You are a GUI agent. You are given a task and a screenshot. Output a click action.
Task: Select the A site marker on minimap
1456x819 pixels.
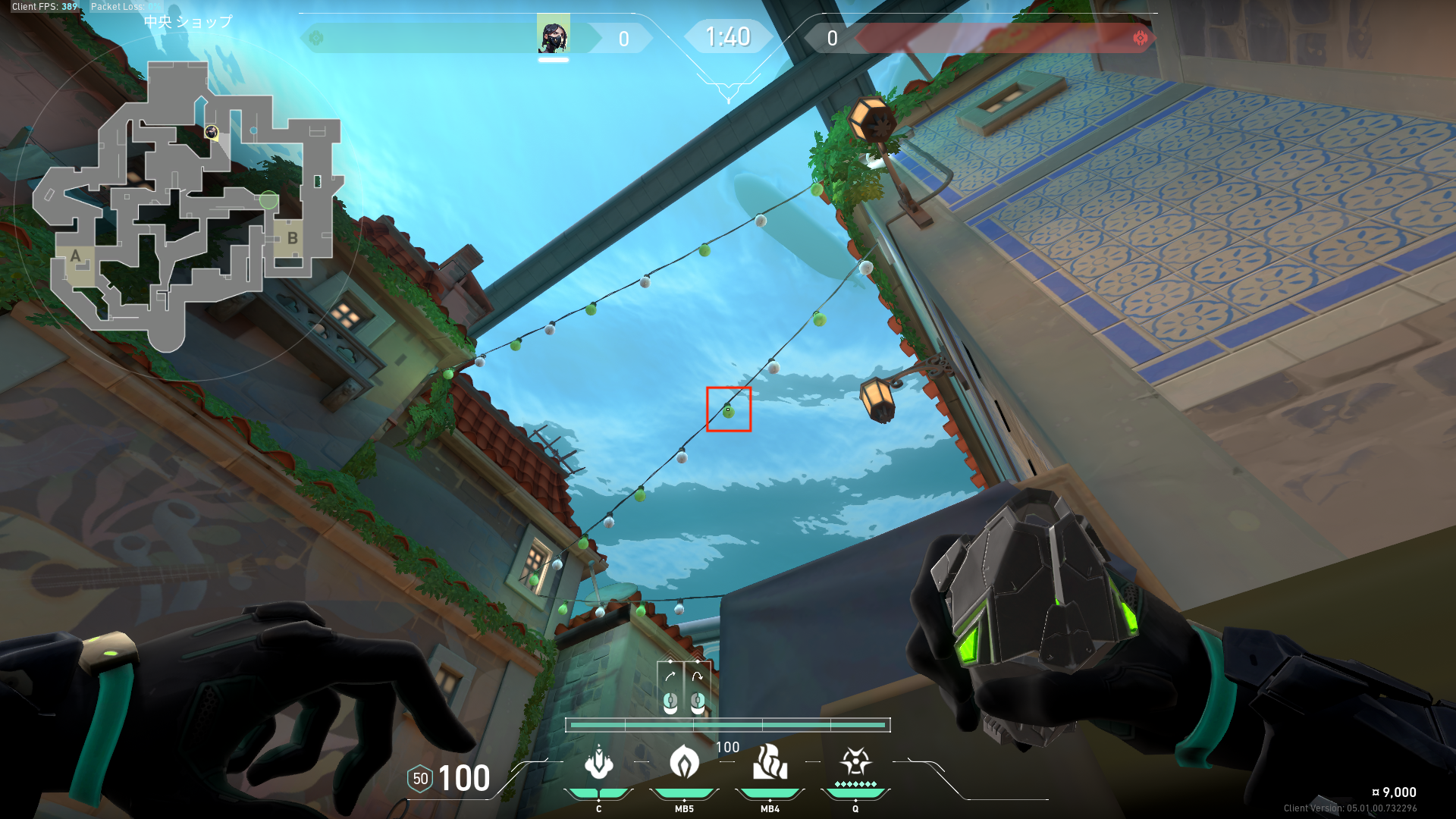75,256
